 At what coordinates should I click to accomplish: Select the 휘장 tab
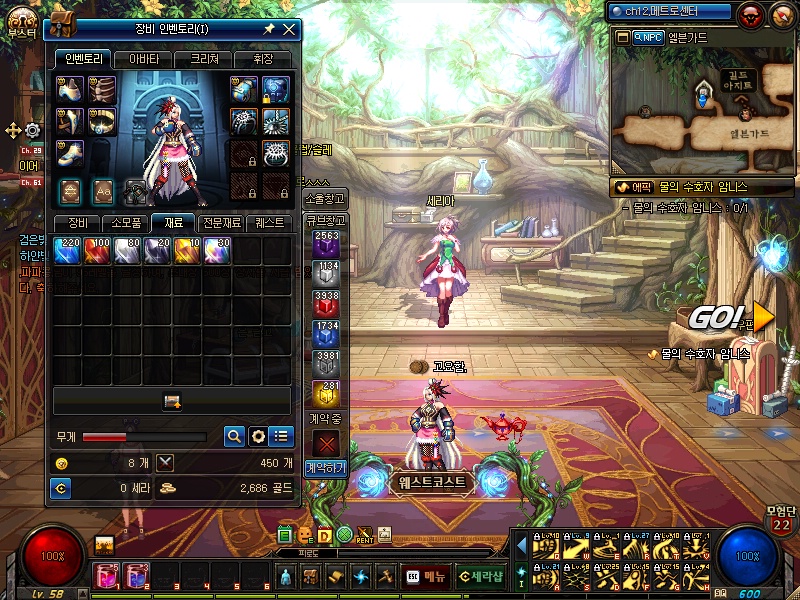tap(263, 59)
